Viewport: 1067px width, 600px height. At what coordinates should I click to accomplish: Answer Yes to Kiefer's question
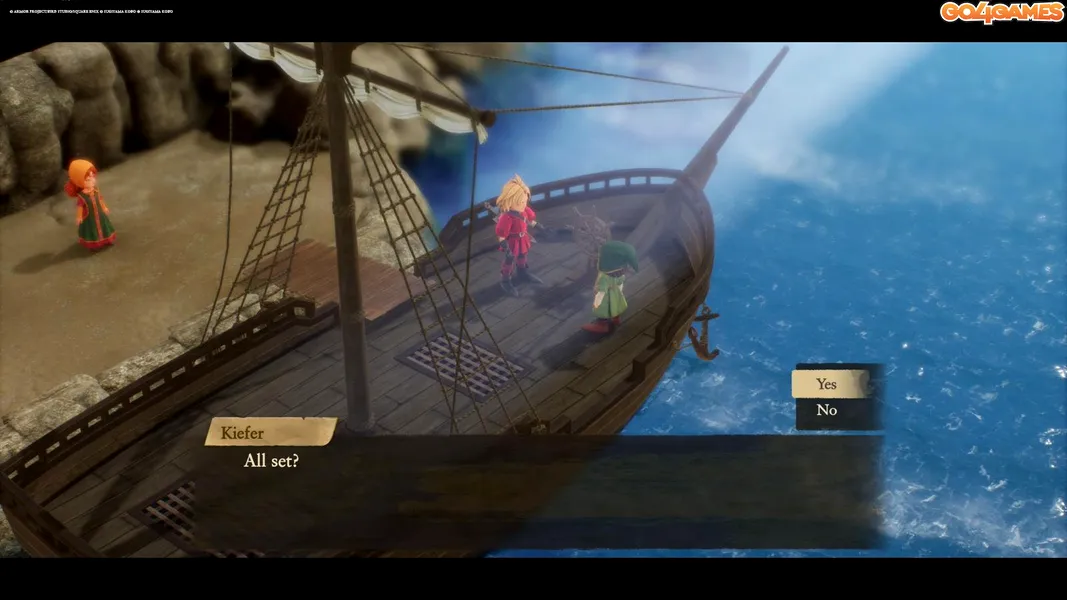point(827,384)
